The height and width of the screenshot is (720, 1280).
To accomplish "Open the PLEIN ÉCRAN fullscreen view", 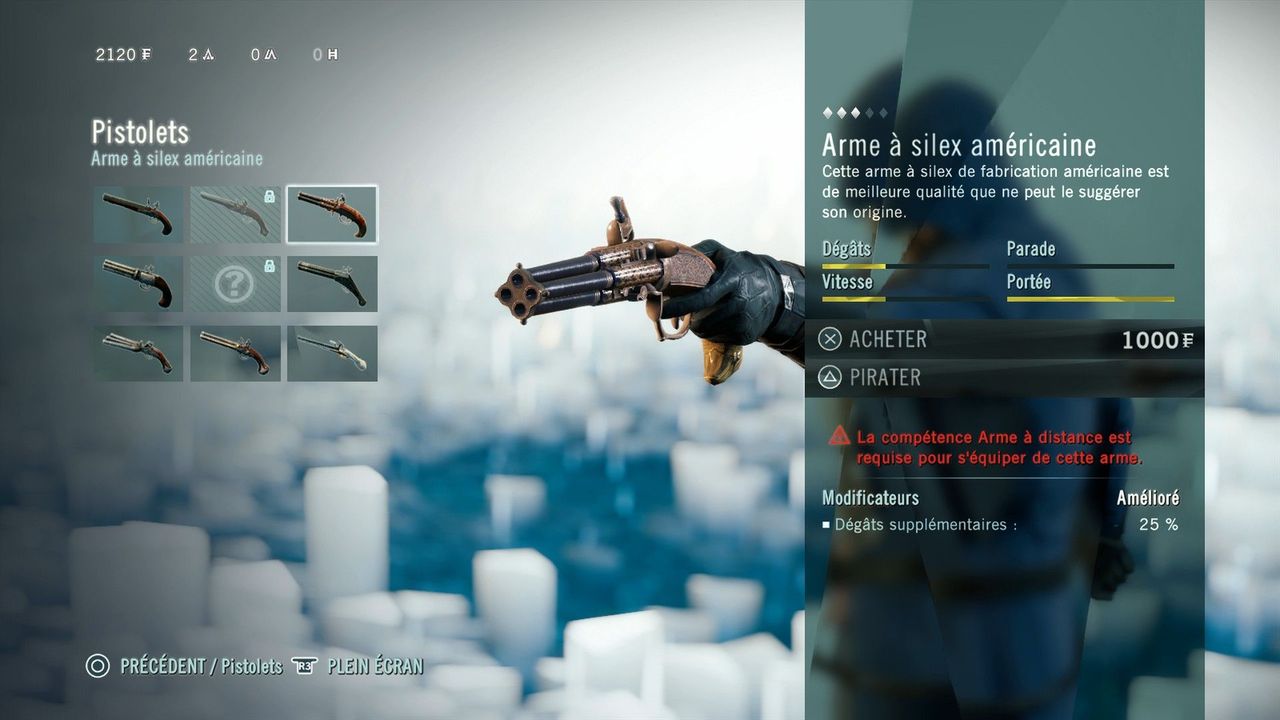I will (x=375, y=666).
